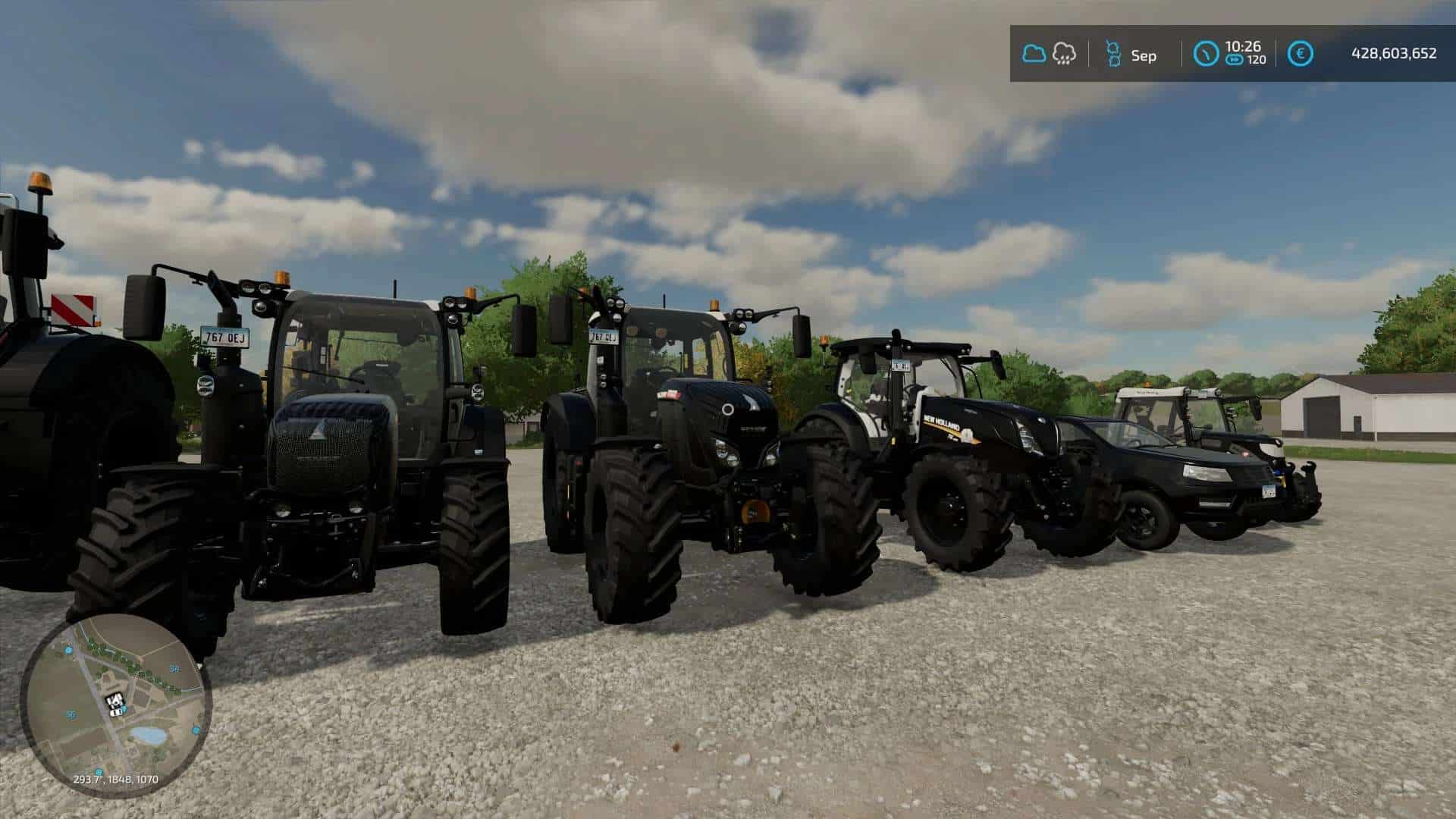Click the current weather cloud icon
This screenshot has width=1456, height=819.
pos(1034,53)
